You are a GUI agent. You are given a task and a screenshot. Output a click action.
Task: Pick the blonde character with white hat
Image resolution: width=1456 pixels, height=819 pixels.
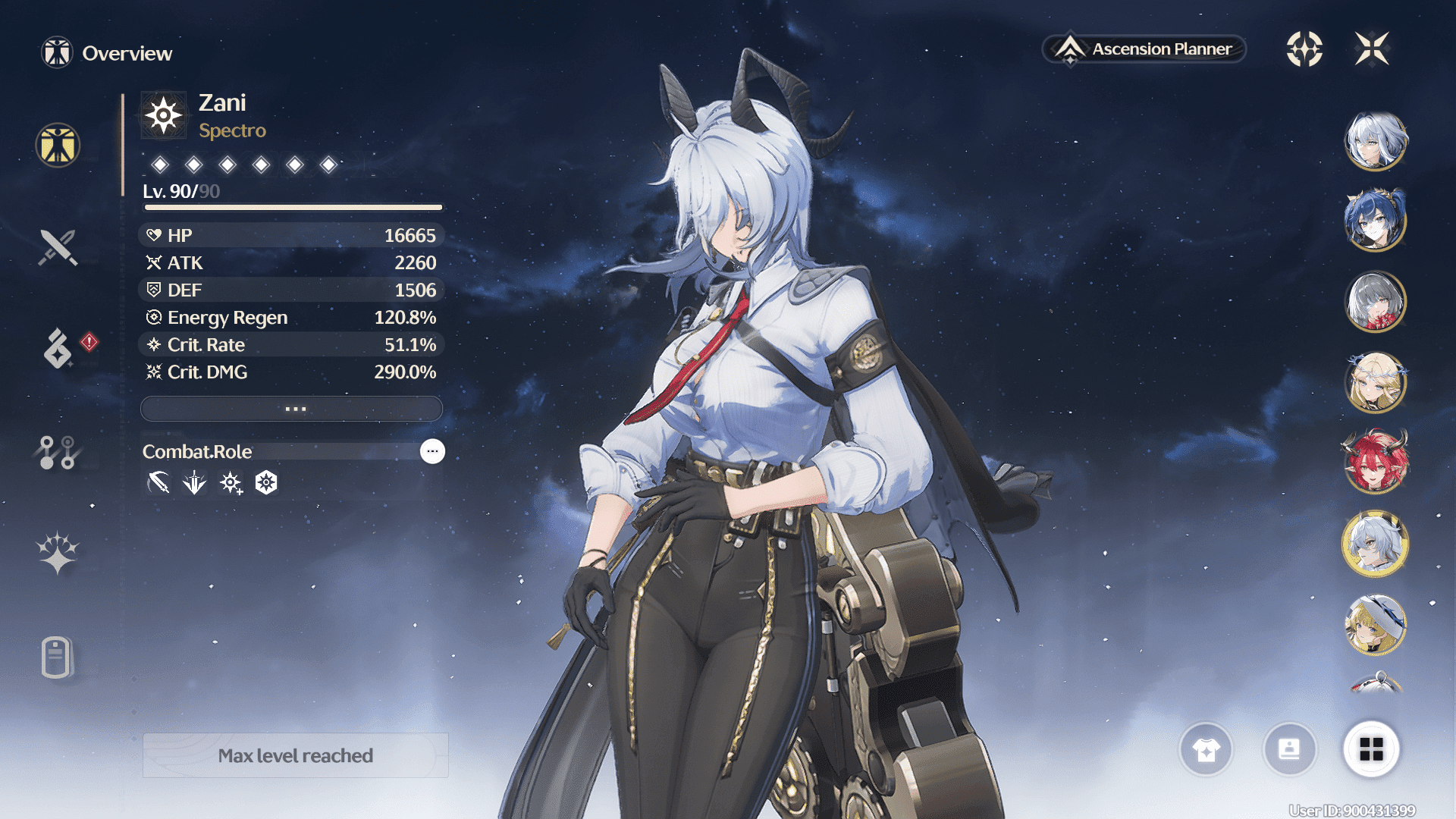[1376, 625]
